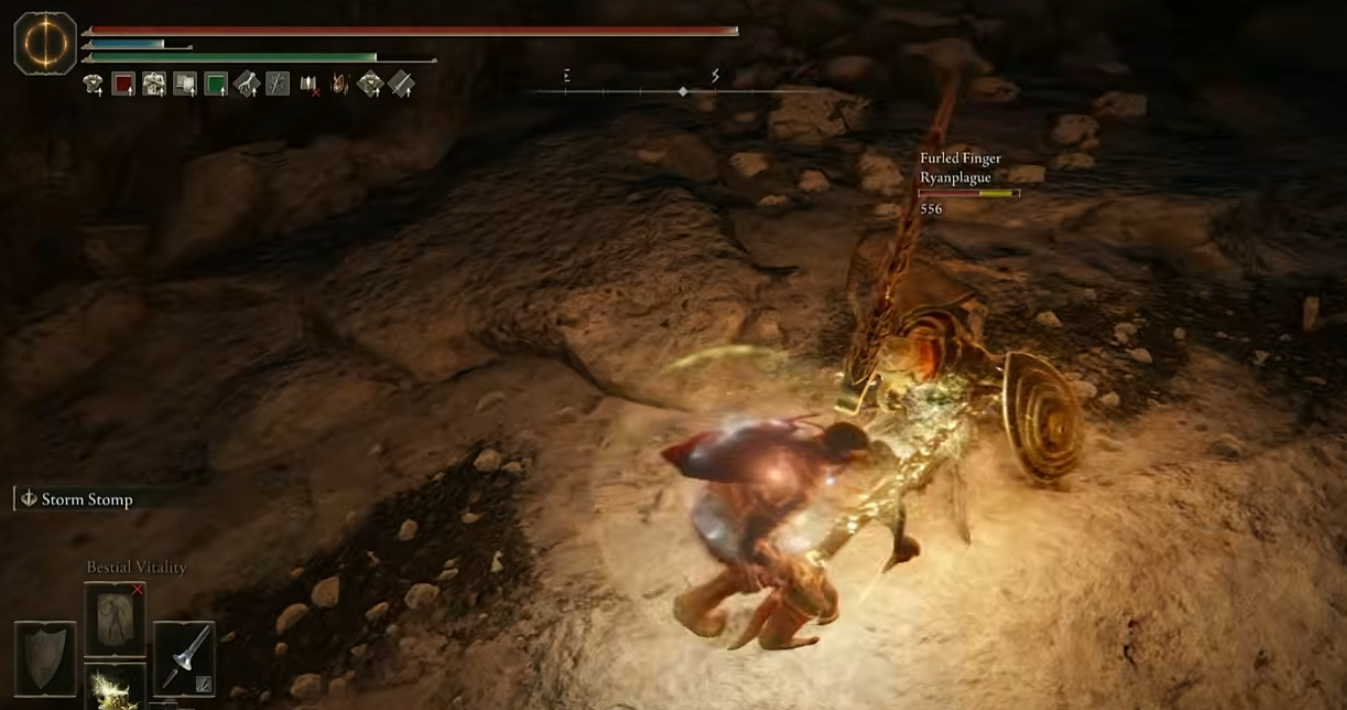The height and width of the screenshot is (710, 1347).
Task: Click the status icon marked with a red X
Action: [309, 85]
